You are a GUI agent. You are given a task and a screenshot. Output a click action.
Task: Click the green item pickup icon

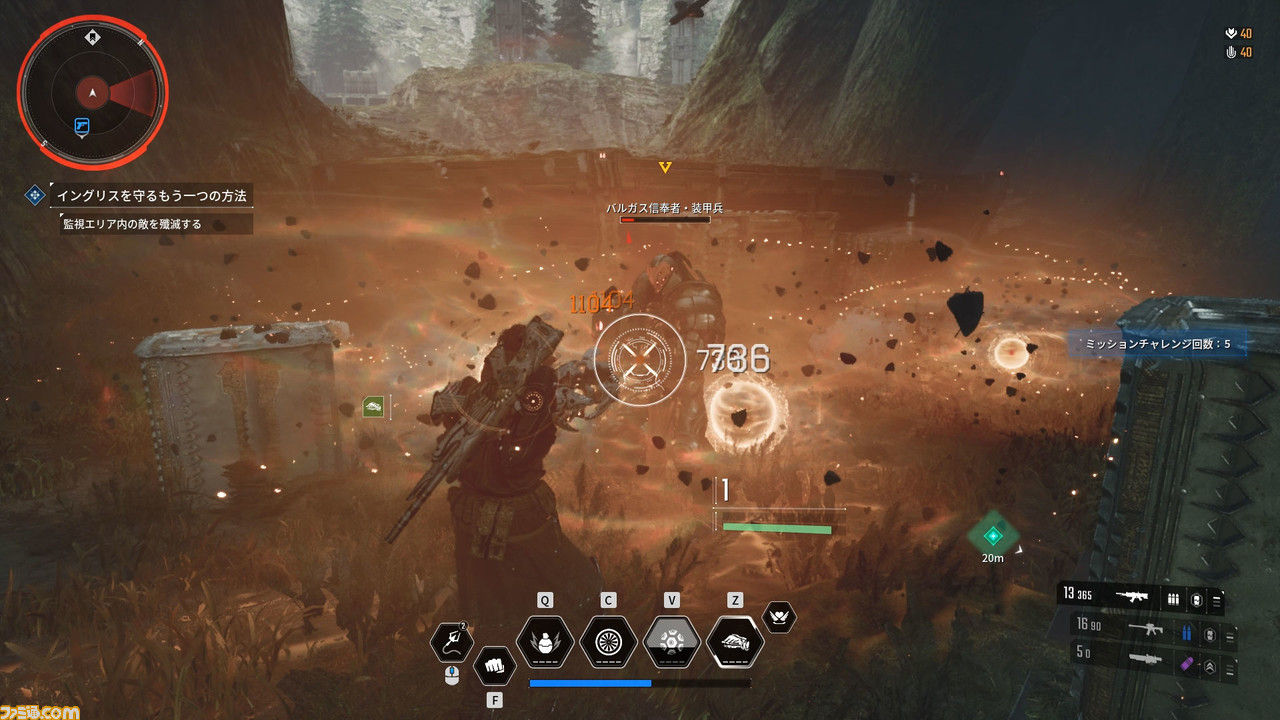(x=374, y=406)
